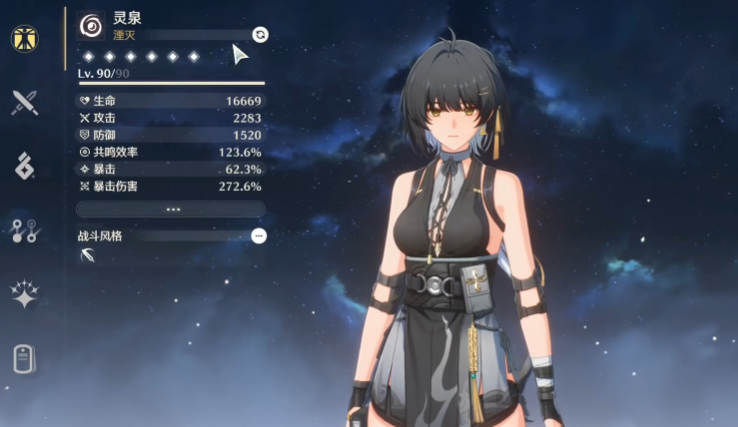
Task: Show the resonance chain sparkle tab
Action: 24,294
